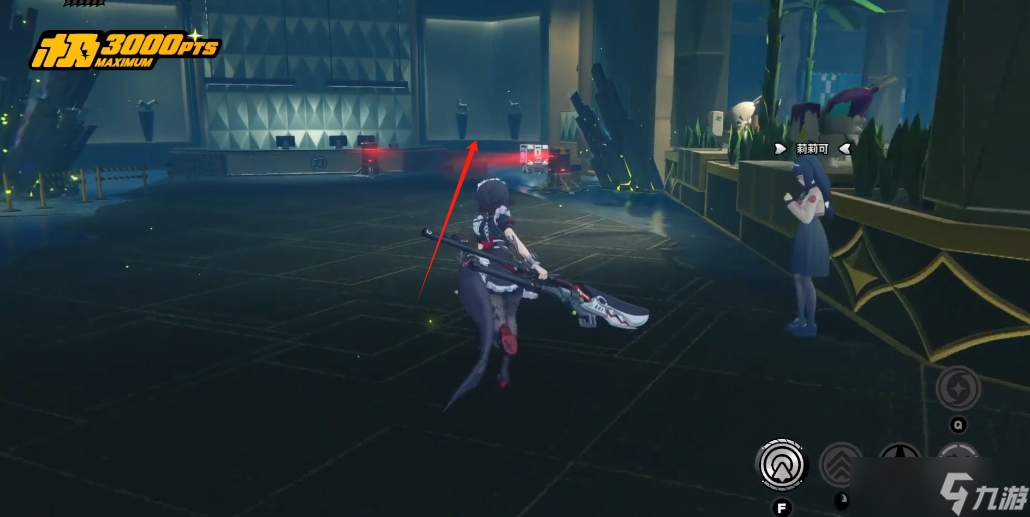Tap the glowing interact arrow button
This screenshot has width=1030, height=517.
(781, 463)
